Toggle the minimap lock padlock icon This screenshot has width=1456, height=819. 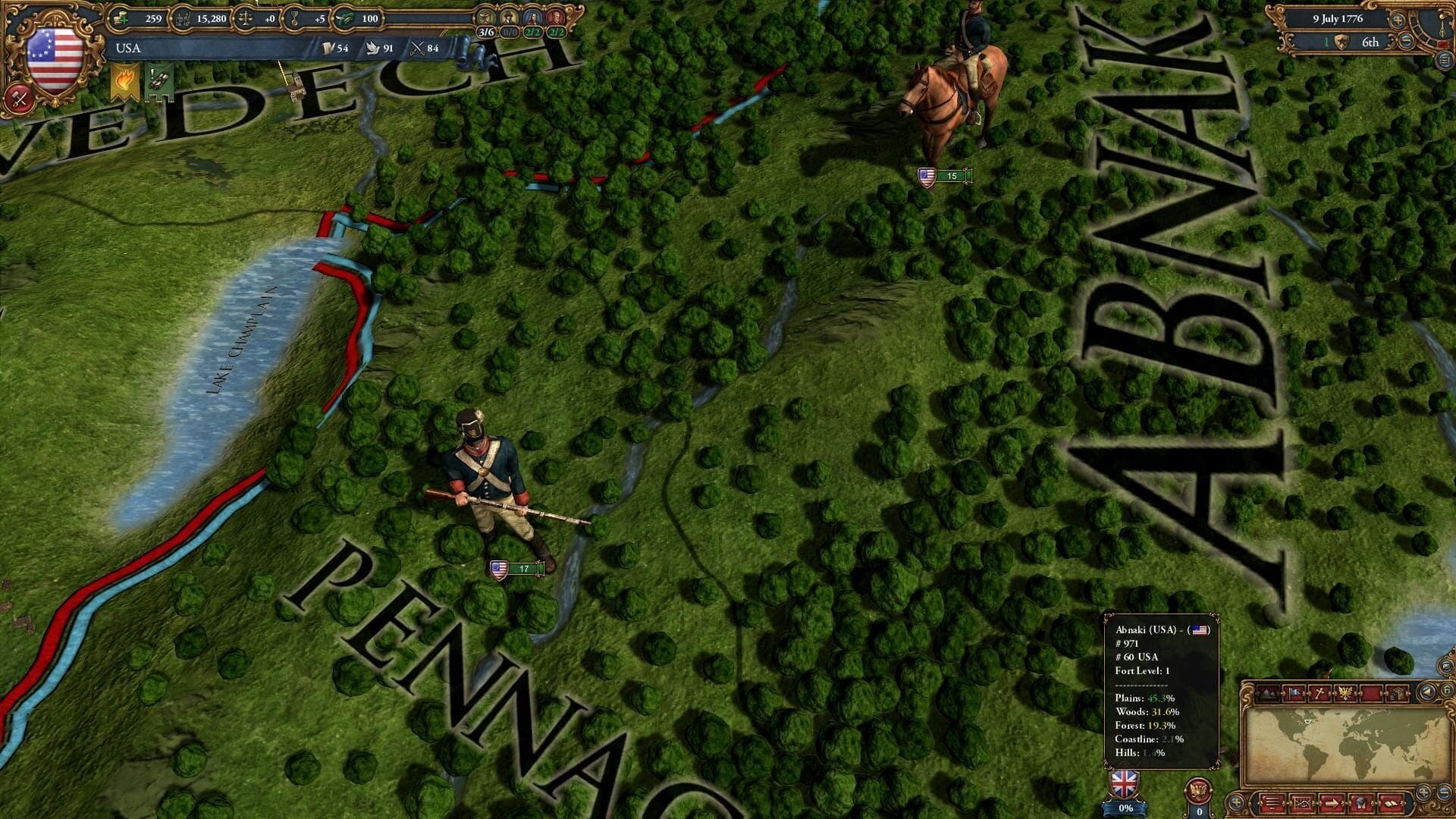tap(1448, 691)
